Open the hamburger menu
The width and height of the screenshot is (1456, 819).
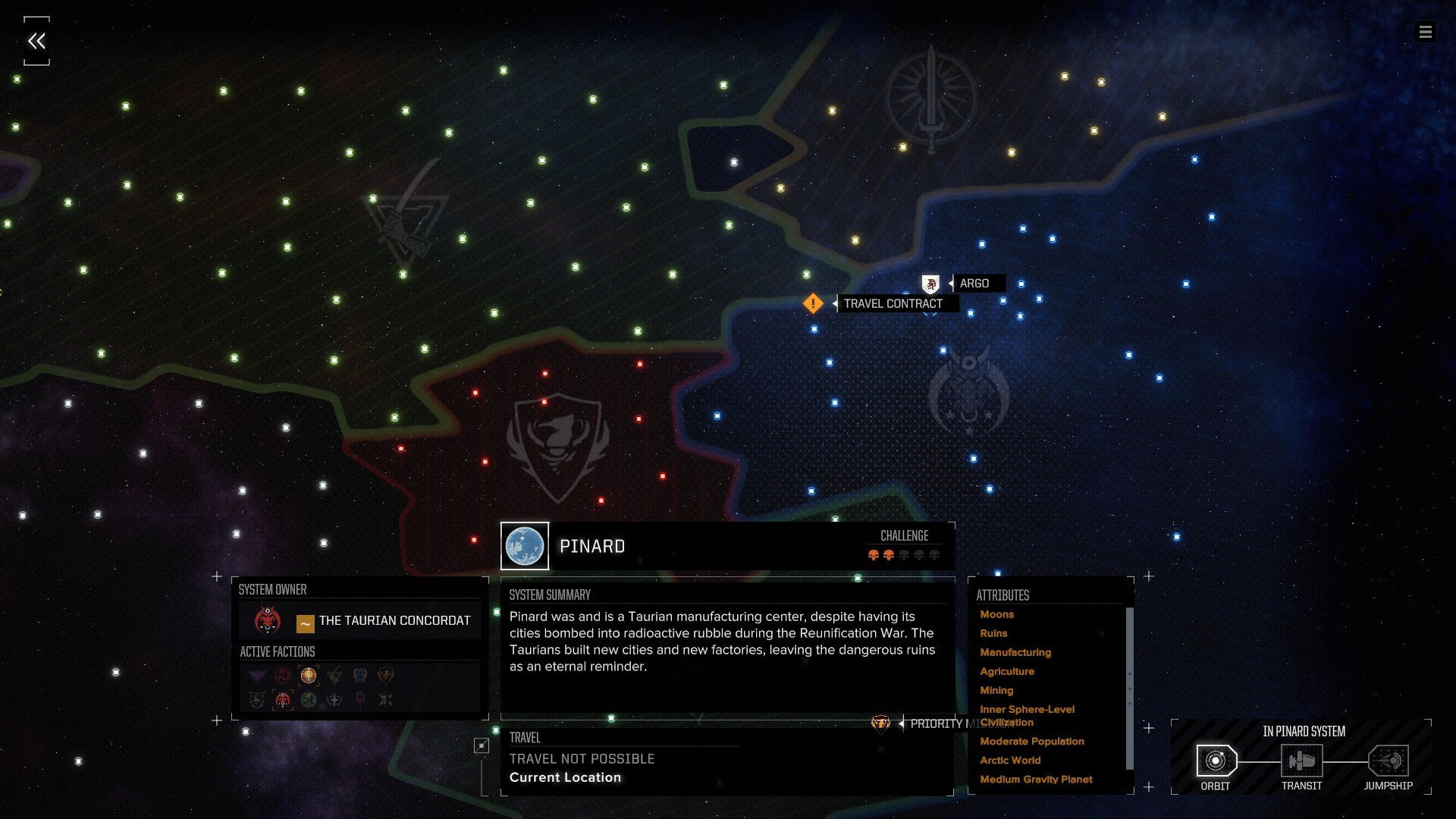[x=1425, y=32]
